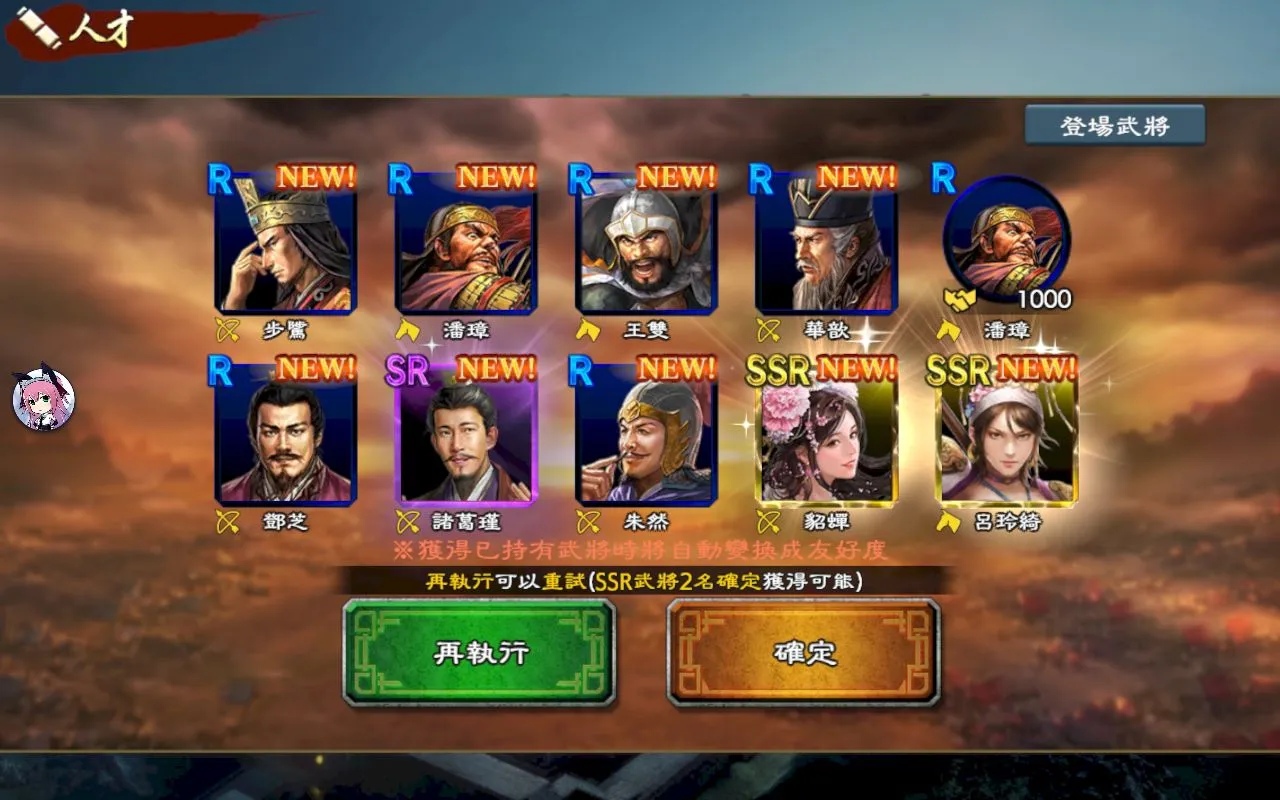Select the 朱然 officer card
The height and width of the screenshot is (800, 1280).
(646, 437)
